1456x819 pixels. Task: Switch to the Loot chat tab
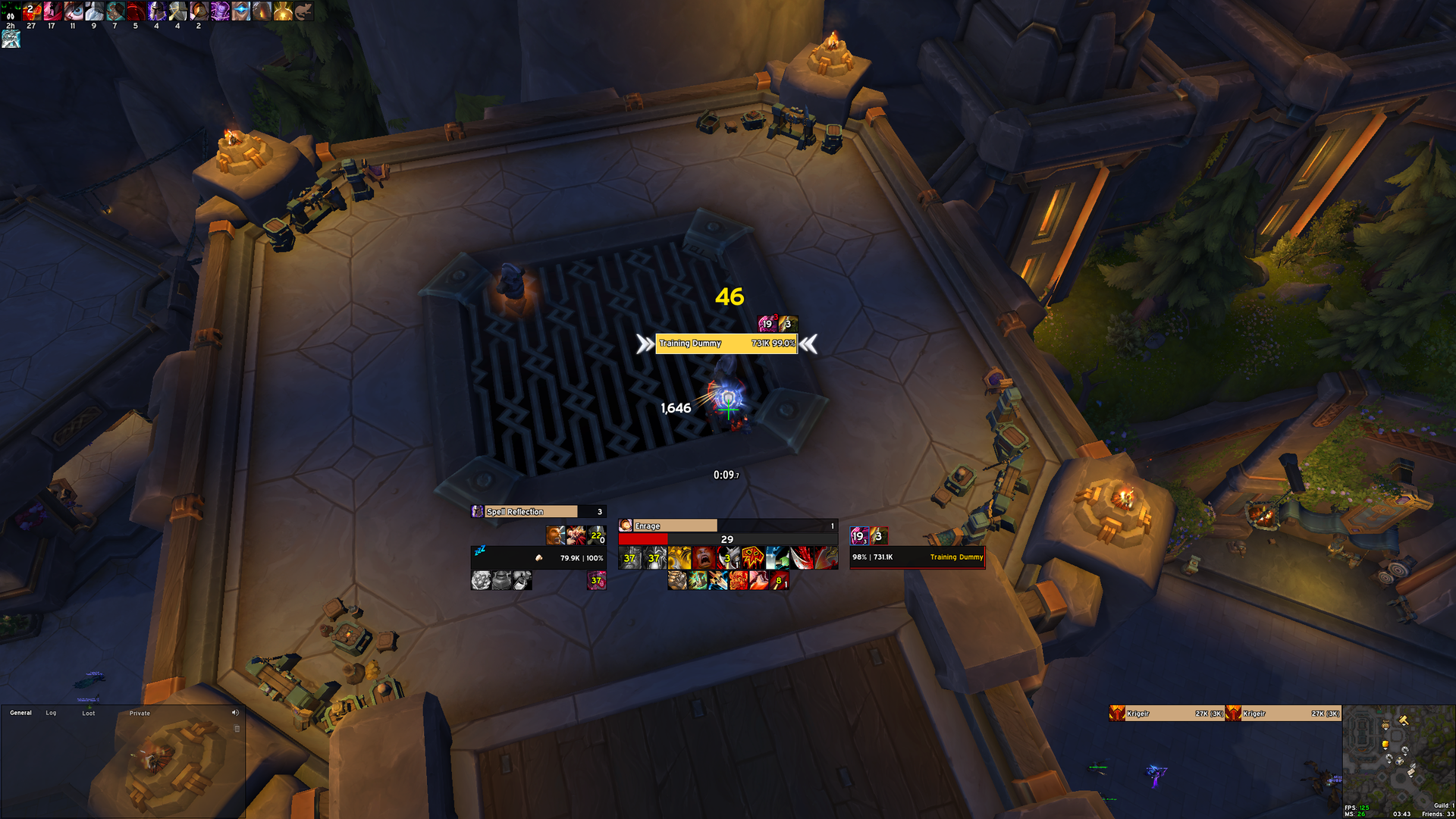click(x=89, y=713)
